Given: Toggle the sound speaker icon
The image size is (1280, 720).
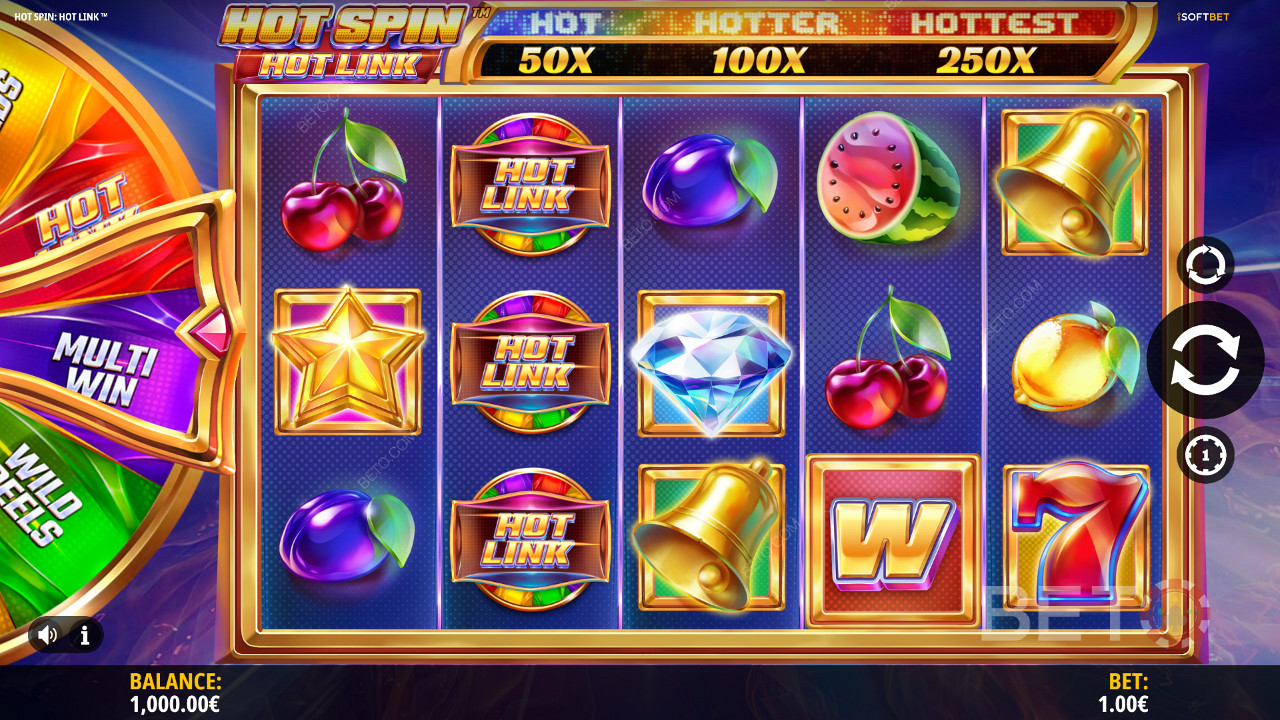Looking at the screenshot, I should (47, 634).
